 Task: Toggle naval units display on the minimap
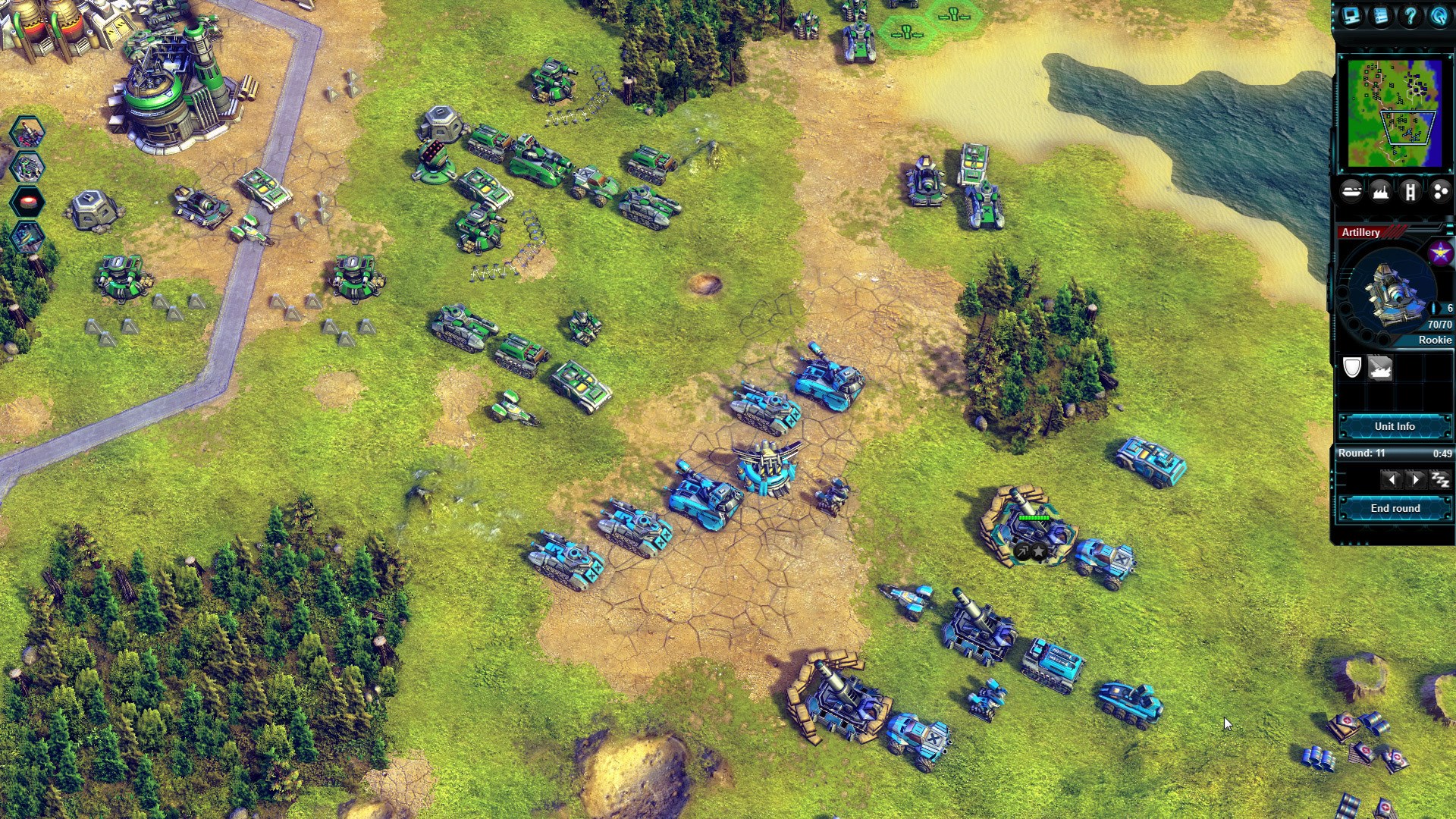tap(1352, 192)
